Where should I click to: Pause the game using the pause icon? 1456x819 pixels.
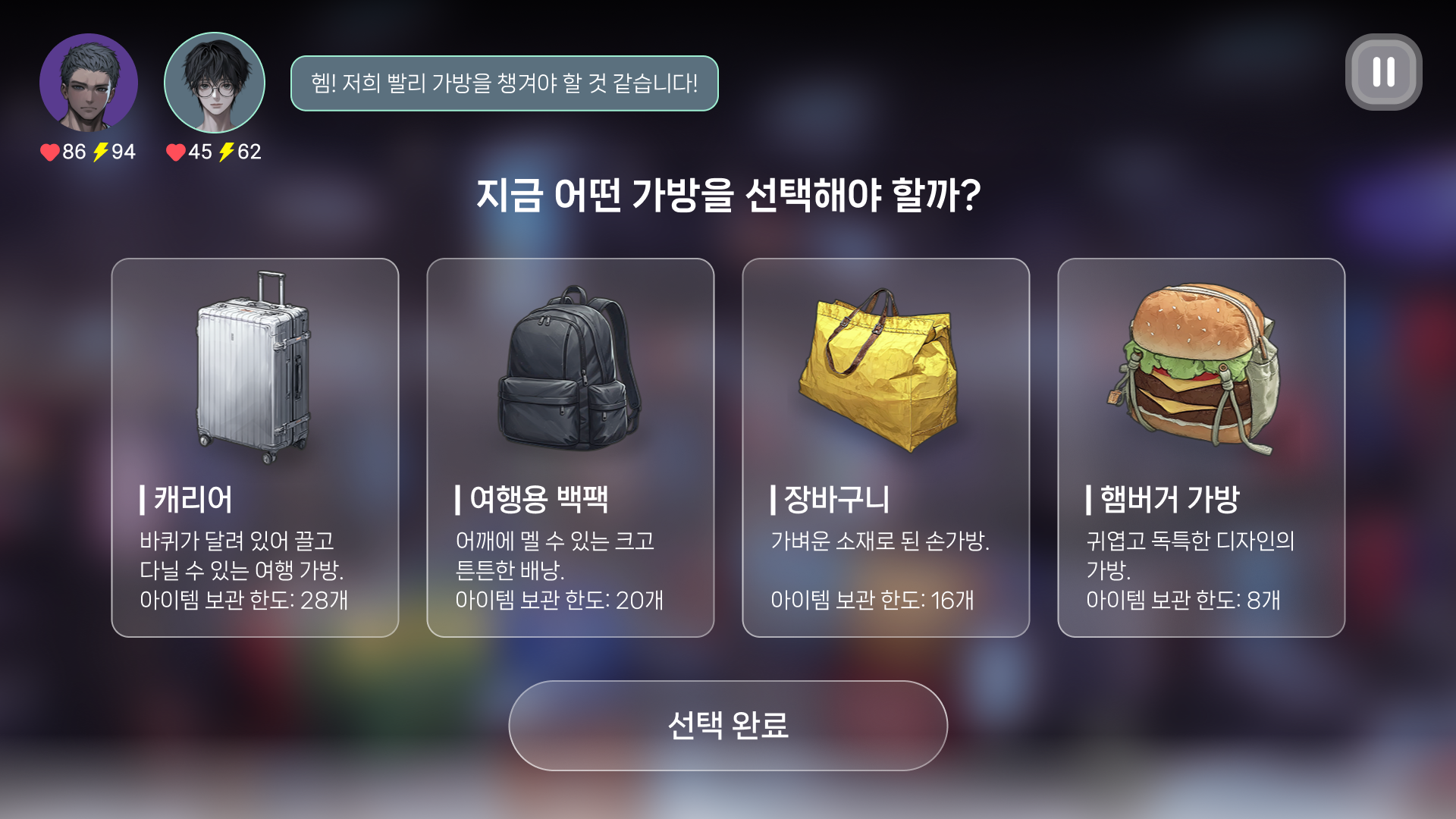[1382, 74]
